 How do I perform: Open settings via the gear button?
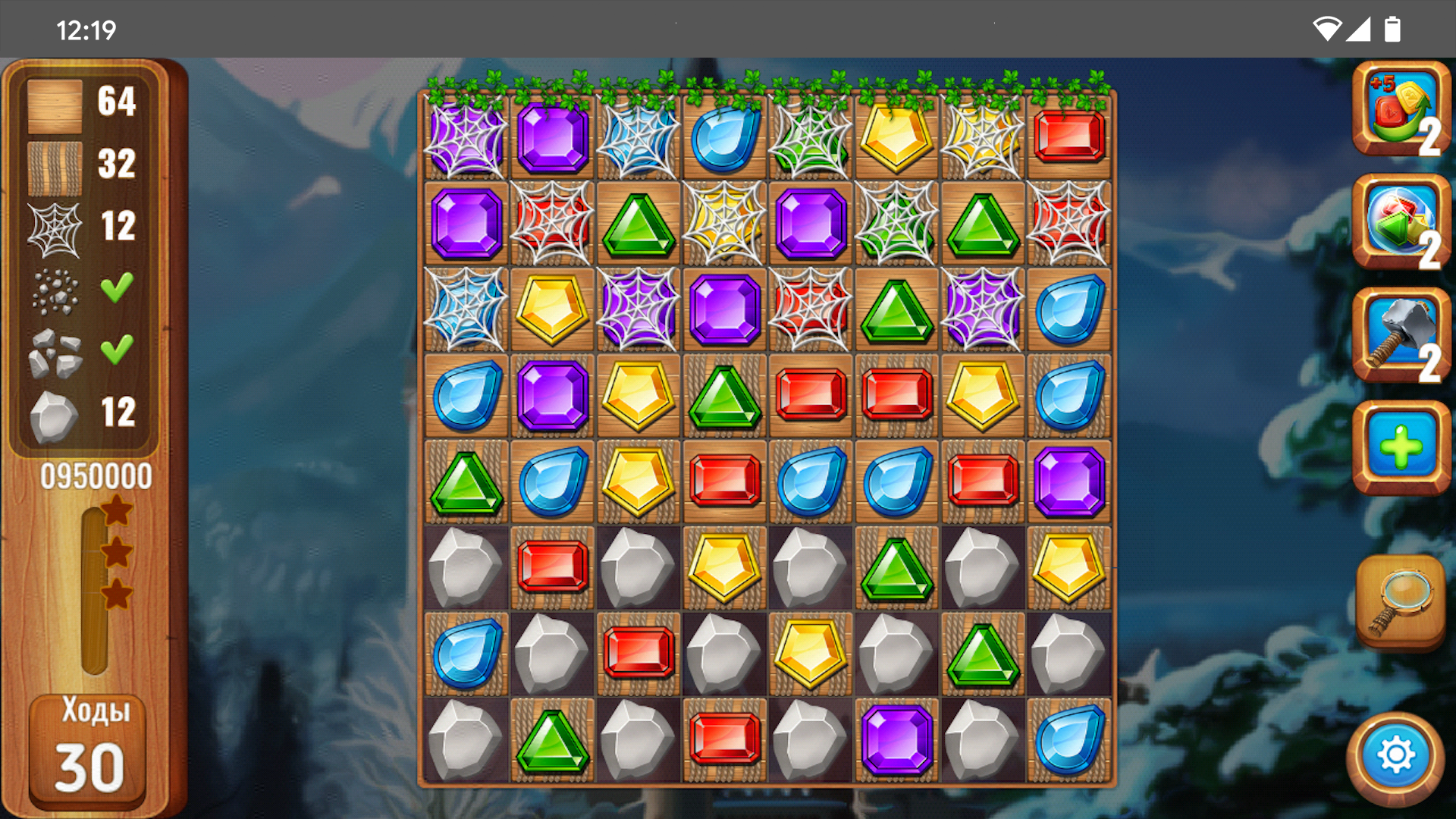(x=1395, y=756)
